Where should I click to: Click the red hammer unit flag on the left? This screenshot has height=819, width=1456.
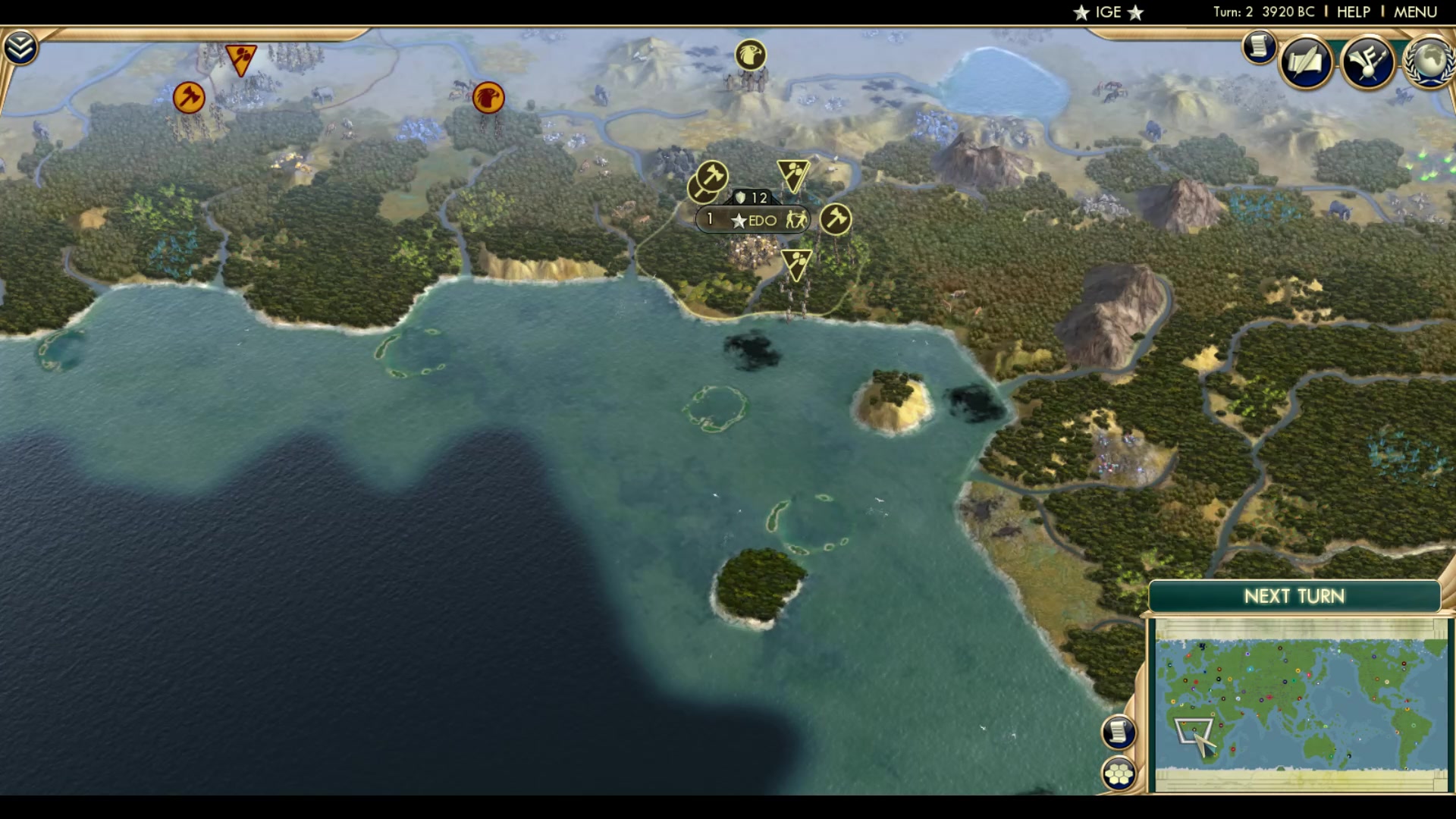(x=188, y=97)
